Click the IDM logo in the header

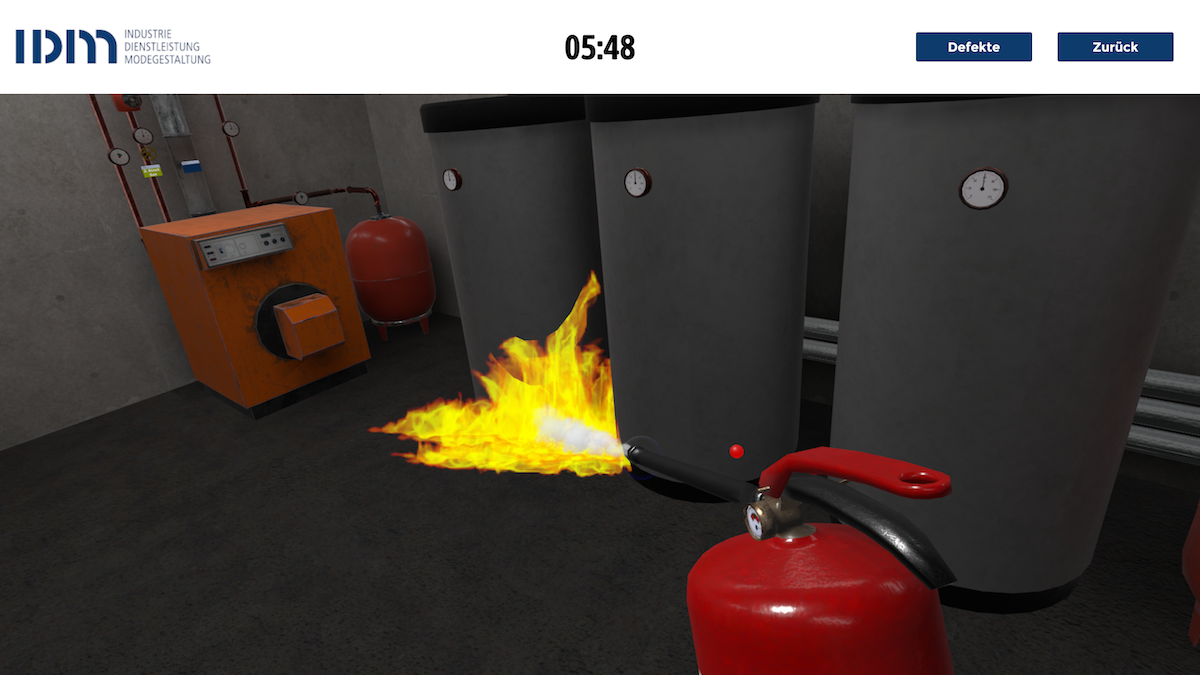pyautogui.click(x=113, y=47)
